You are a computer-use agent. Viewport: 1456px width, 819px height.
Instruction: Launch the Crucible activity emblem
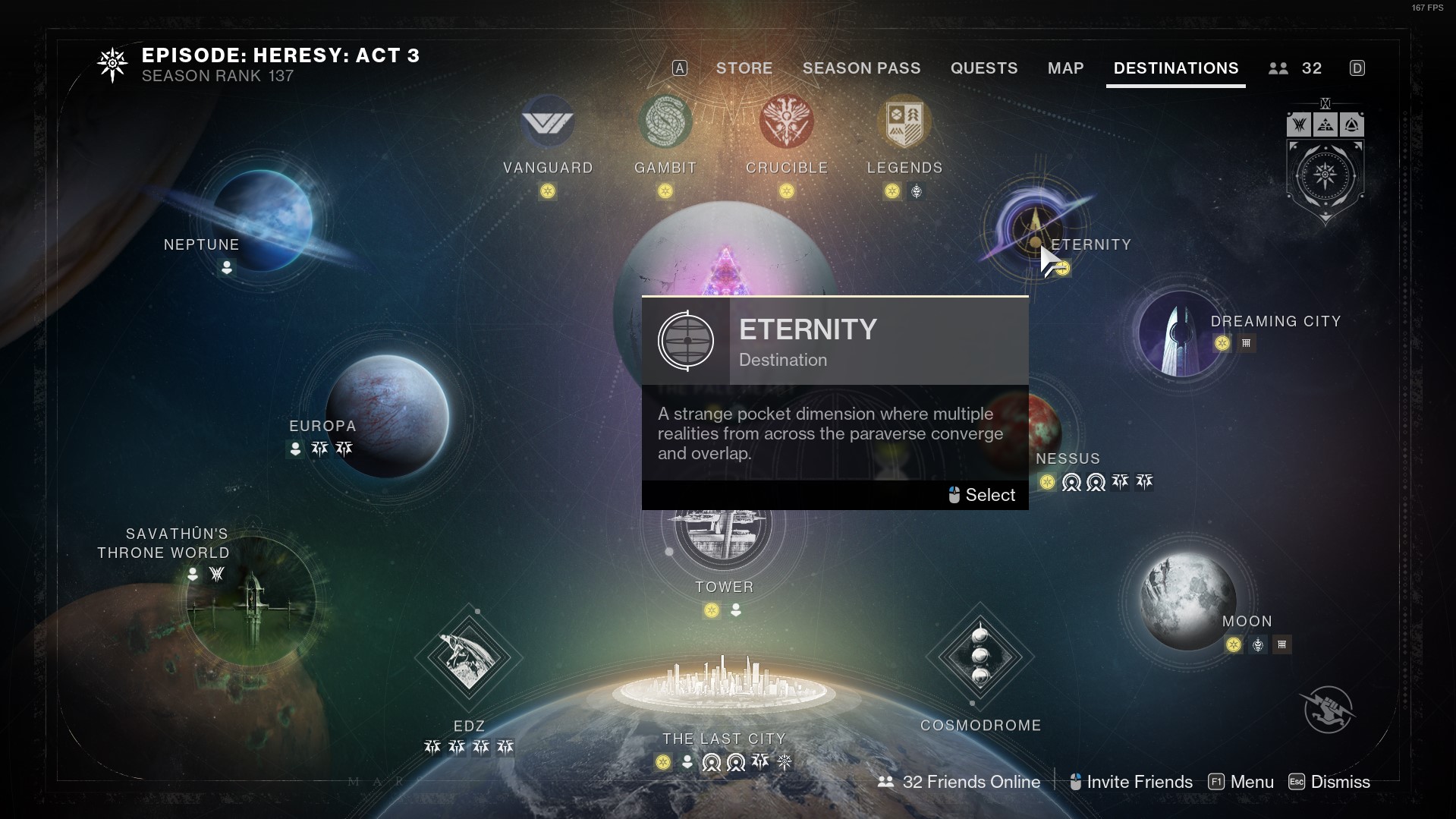tap(786, 122)
